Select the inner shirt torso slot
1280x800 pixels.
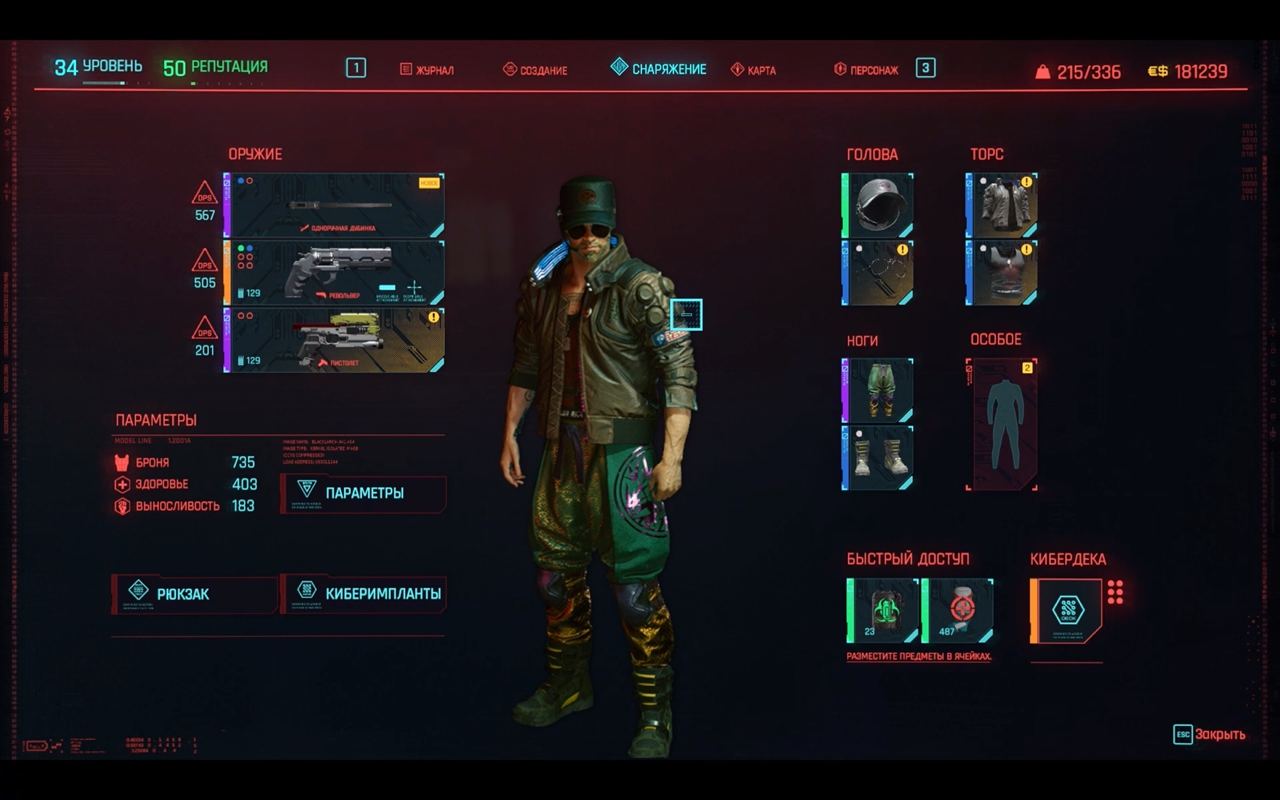tap(1003, 272)
